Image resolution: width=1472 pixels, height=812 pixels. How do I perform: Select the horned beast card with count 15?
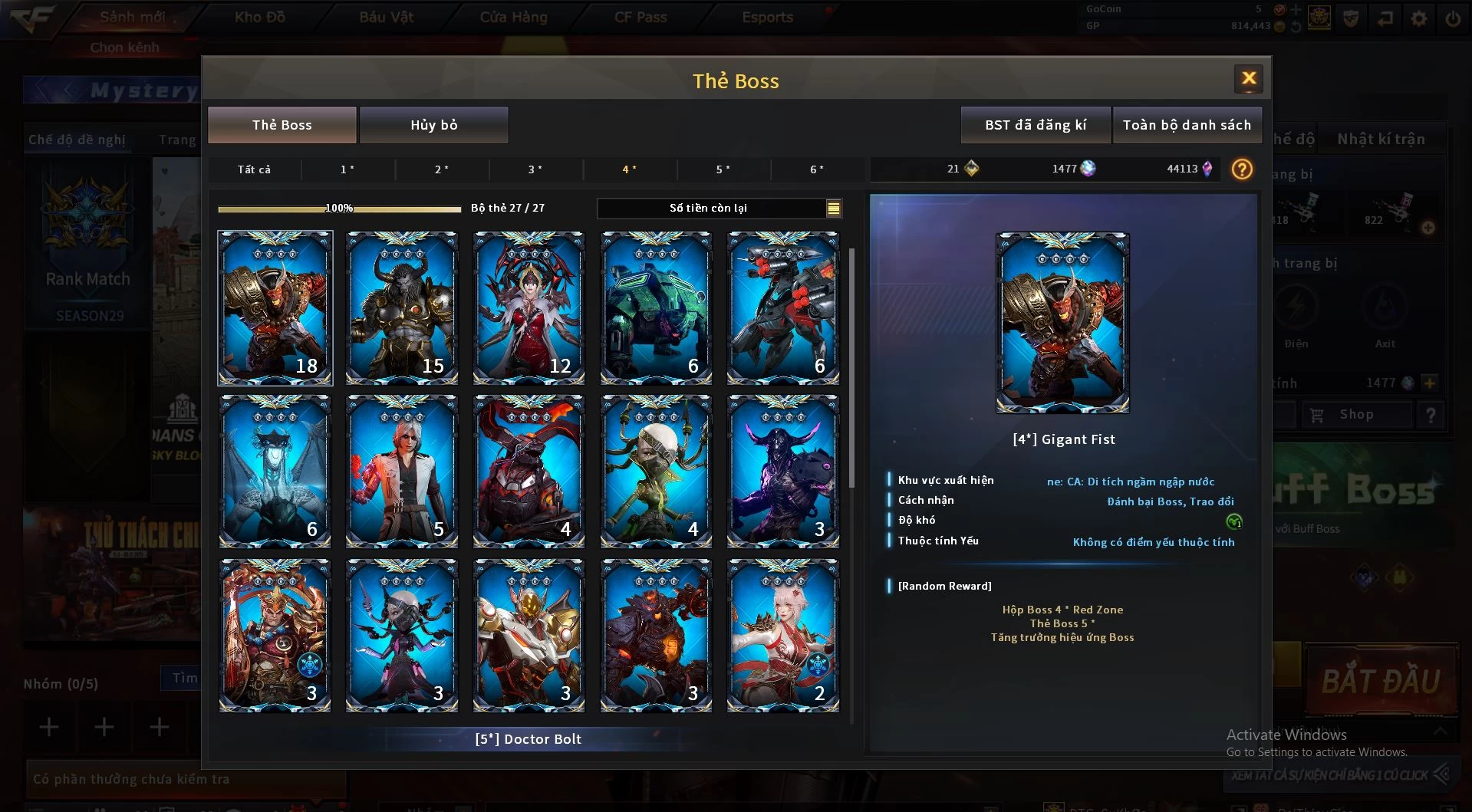click(x=402, y=307)
